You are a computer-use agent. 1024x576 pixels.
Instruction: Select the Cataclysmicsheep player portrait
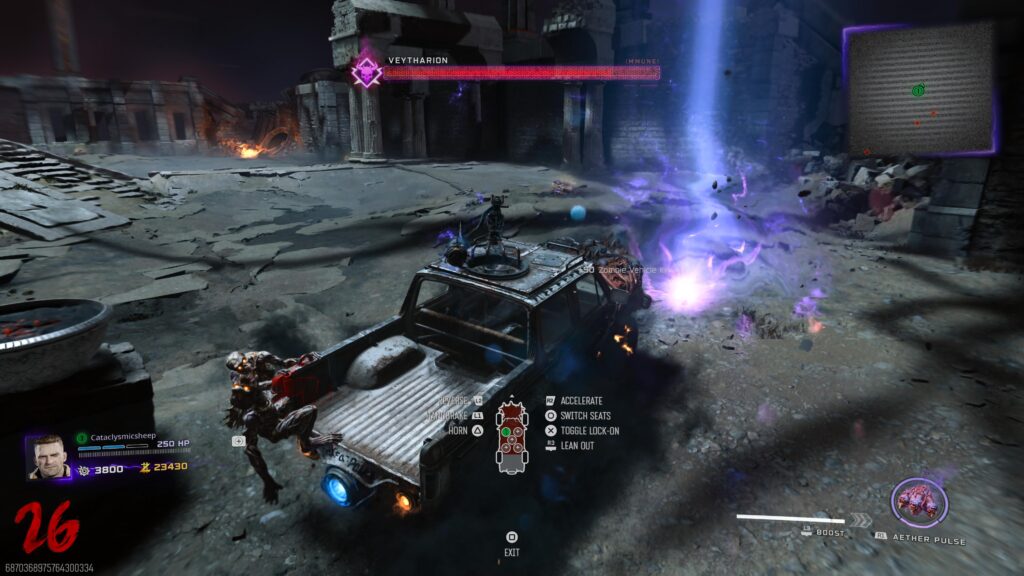pyautogui.click(x=48, y=457)
